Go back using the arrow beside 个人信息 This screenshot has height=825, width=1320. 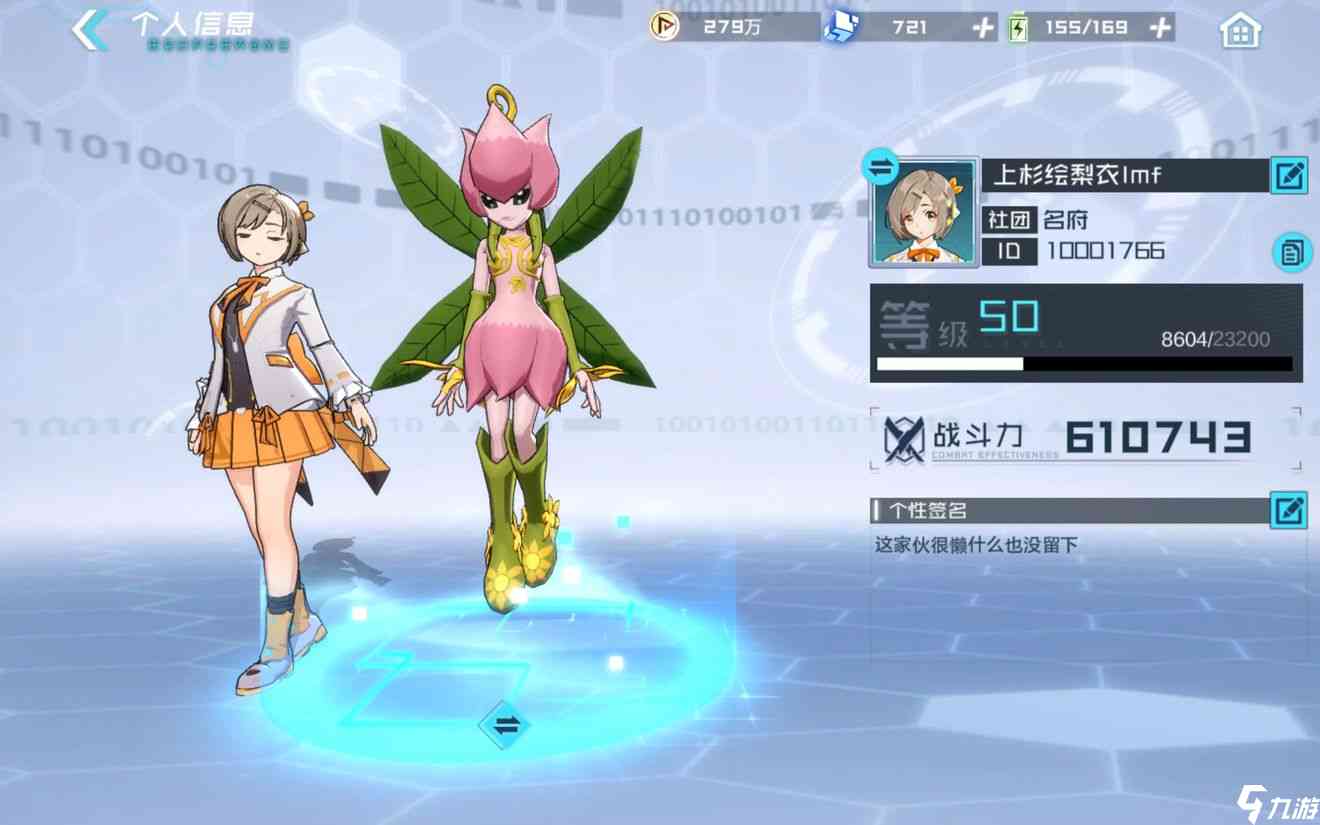click(91, 30)
